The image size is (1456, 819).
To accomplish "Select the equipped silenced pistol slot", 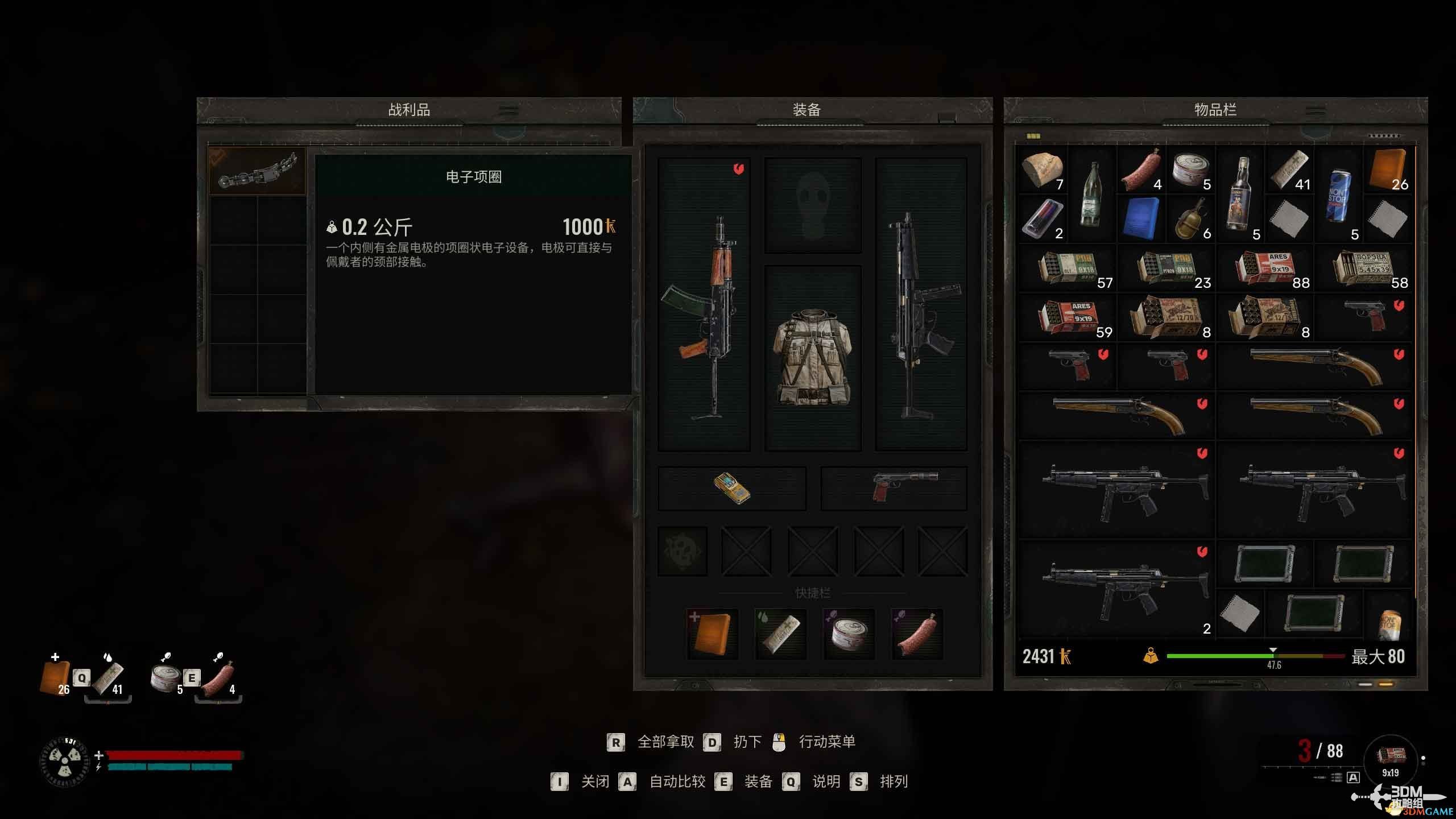I will (894, 489).
